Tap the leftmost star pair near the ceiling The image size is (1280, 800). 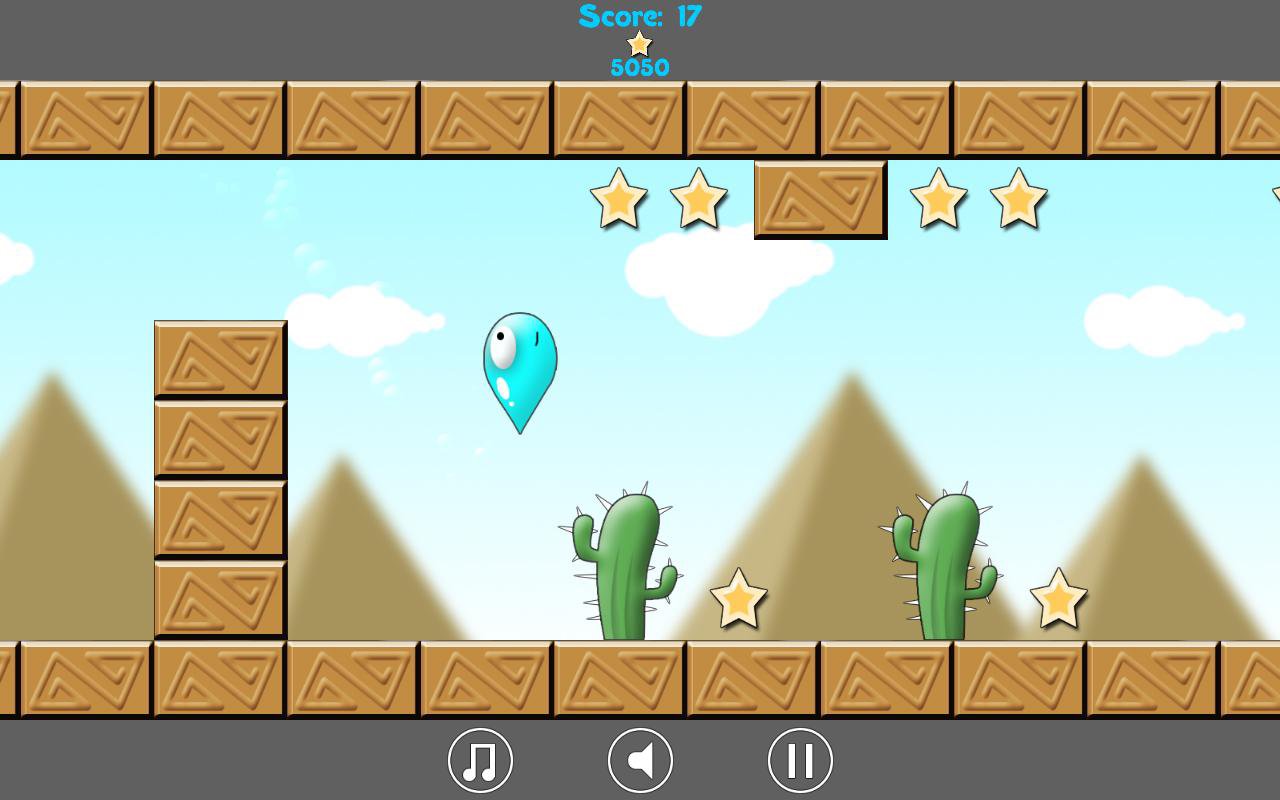click(619, 200)
